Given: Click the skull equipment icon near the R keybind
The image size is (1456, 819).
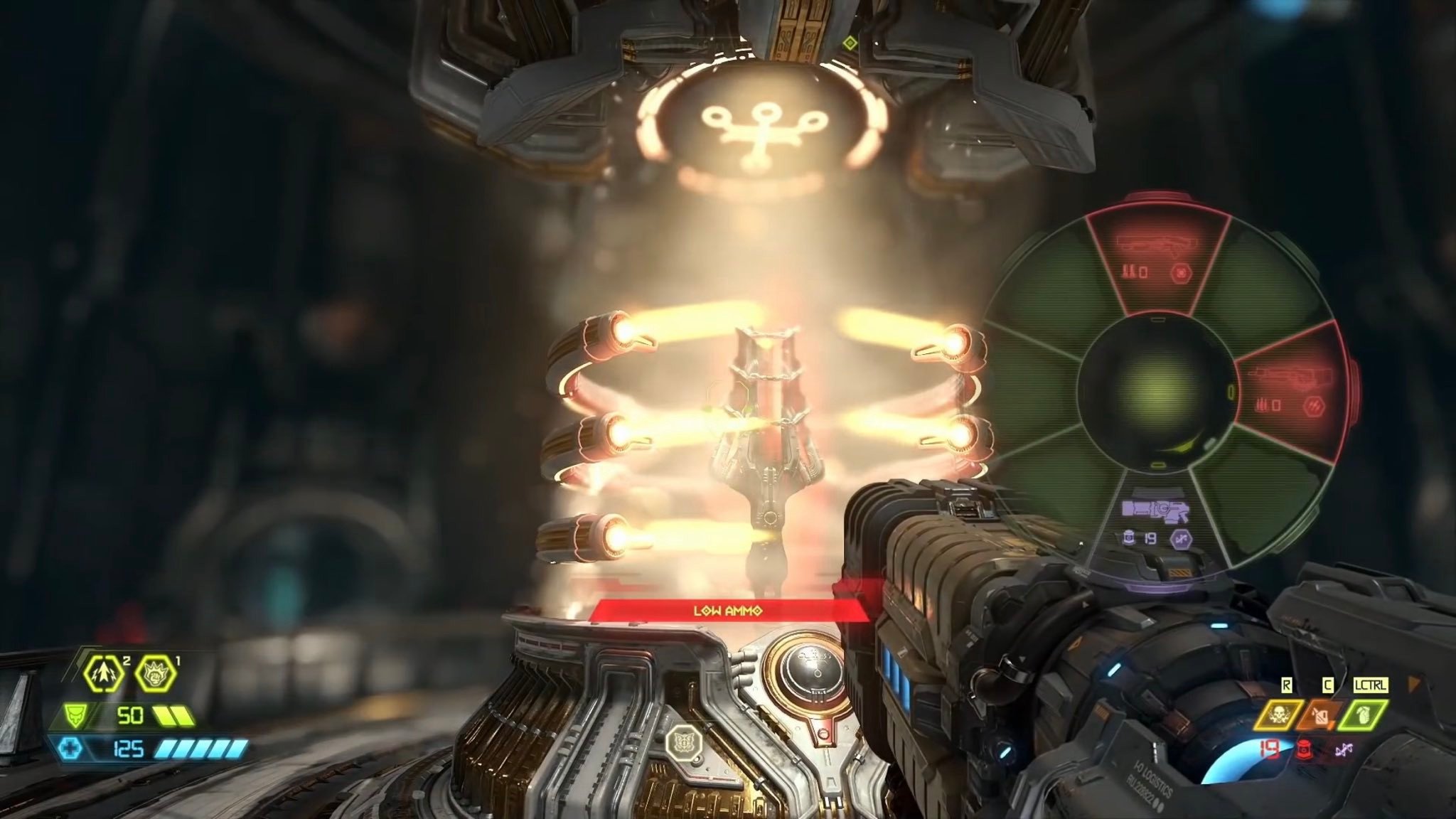Looking at the screenshot, I should (x=1279, y=714).
